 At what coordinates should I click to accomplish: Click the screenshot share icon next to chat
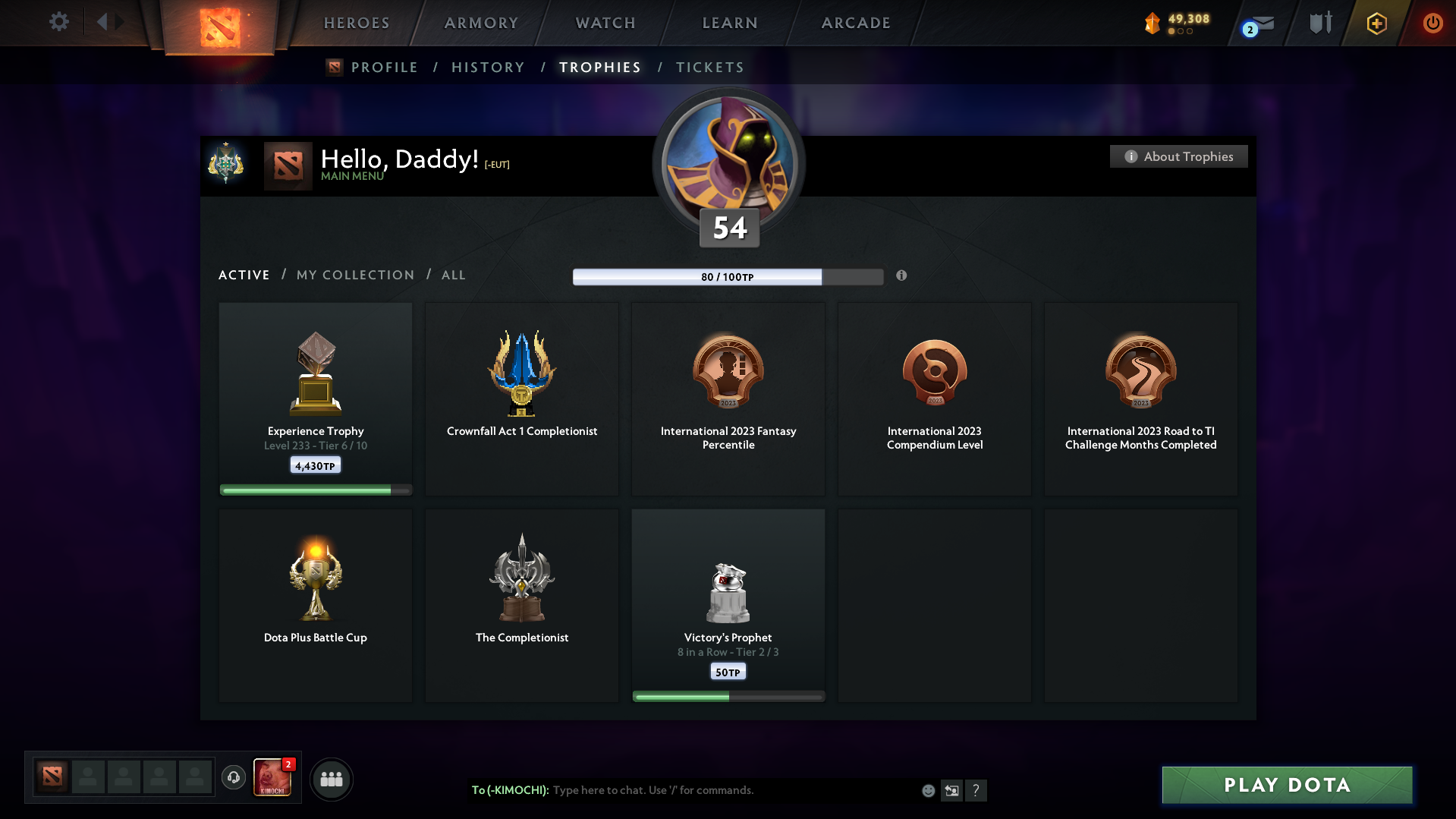(x=951, y=790)
